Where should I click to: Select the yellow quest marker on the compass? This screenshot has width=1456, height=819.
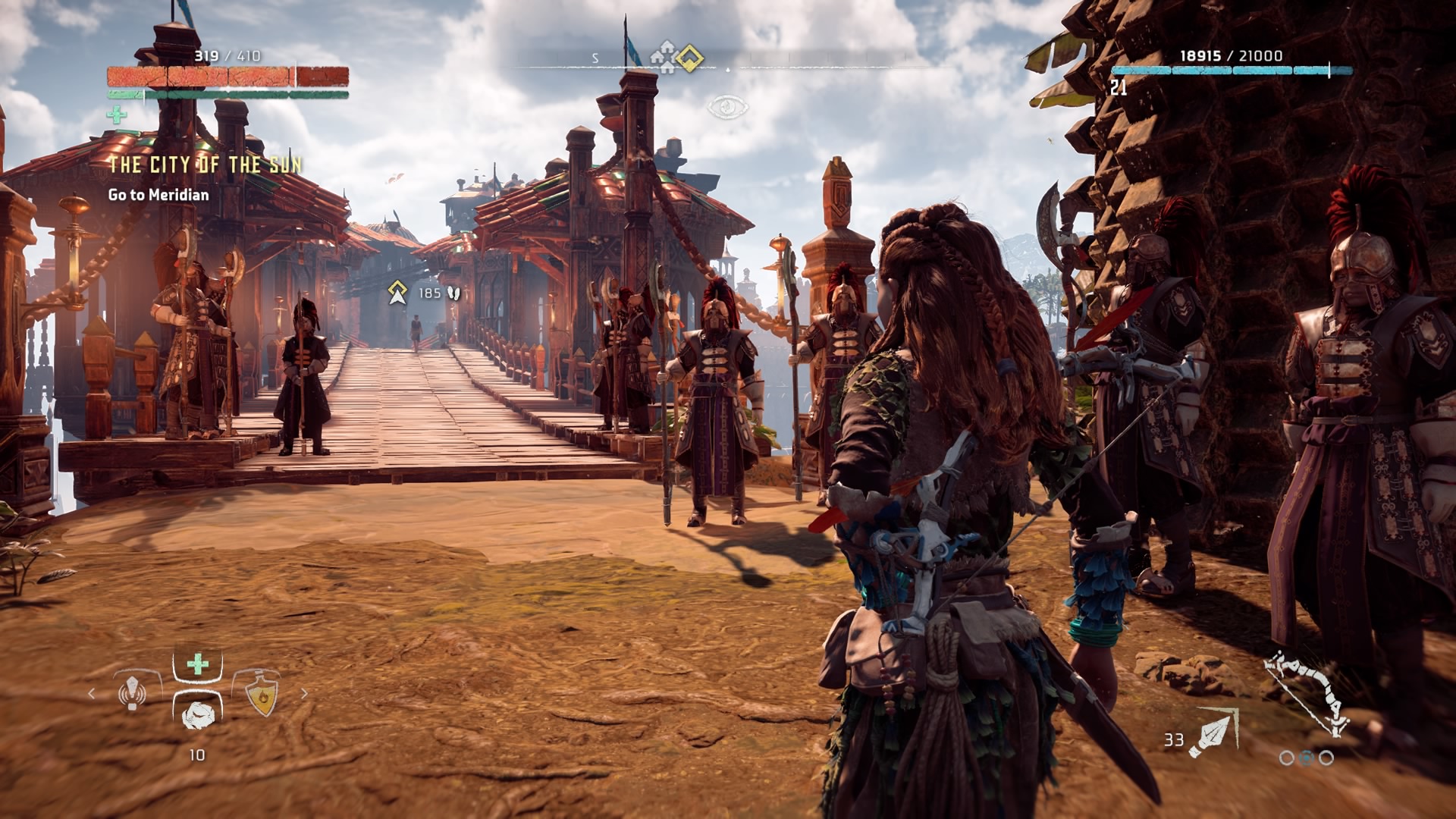689,58
